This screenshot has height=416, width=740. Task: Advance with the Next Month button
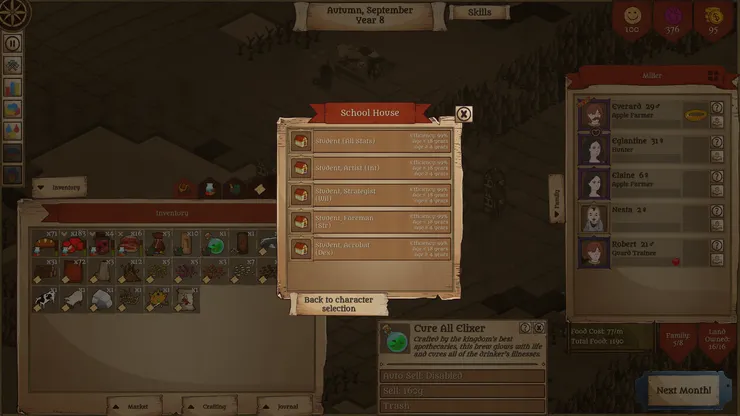(x=684, y=389)
